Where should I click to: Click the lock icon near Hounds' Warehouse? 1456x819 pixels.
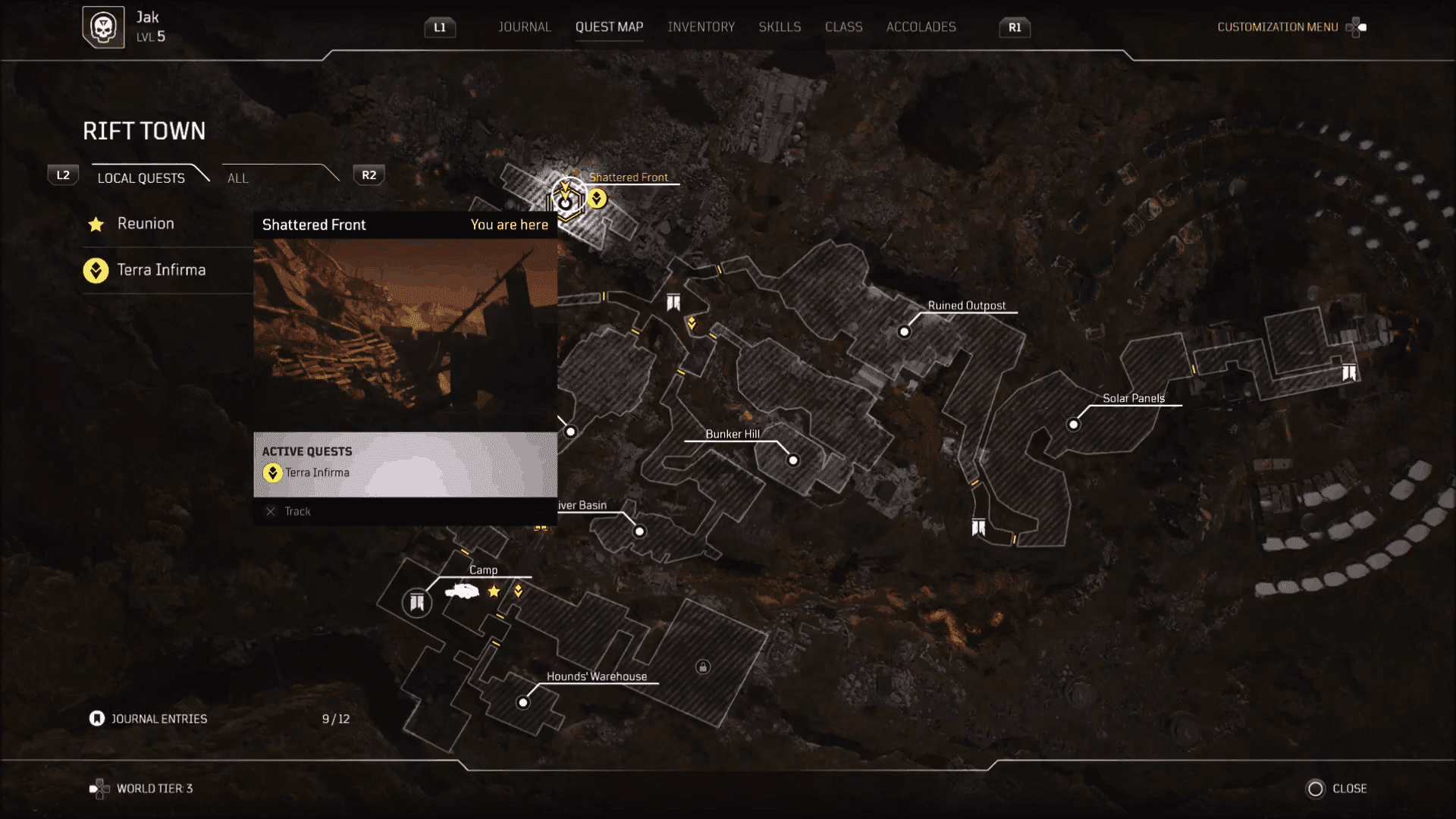(x=701, y=665)
